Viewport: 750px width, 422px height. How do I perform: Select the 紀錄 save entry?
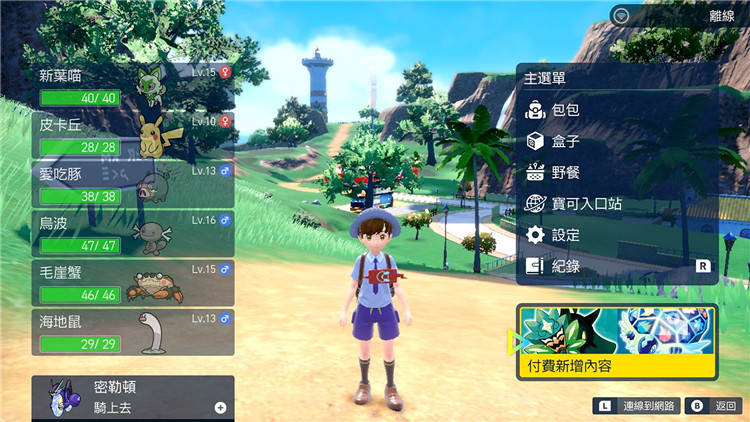566,266
